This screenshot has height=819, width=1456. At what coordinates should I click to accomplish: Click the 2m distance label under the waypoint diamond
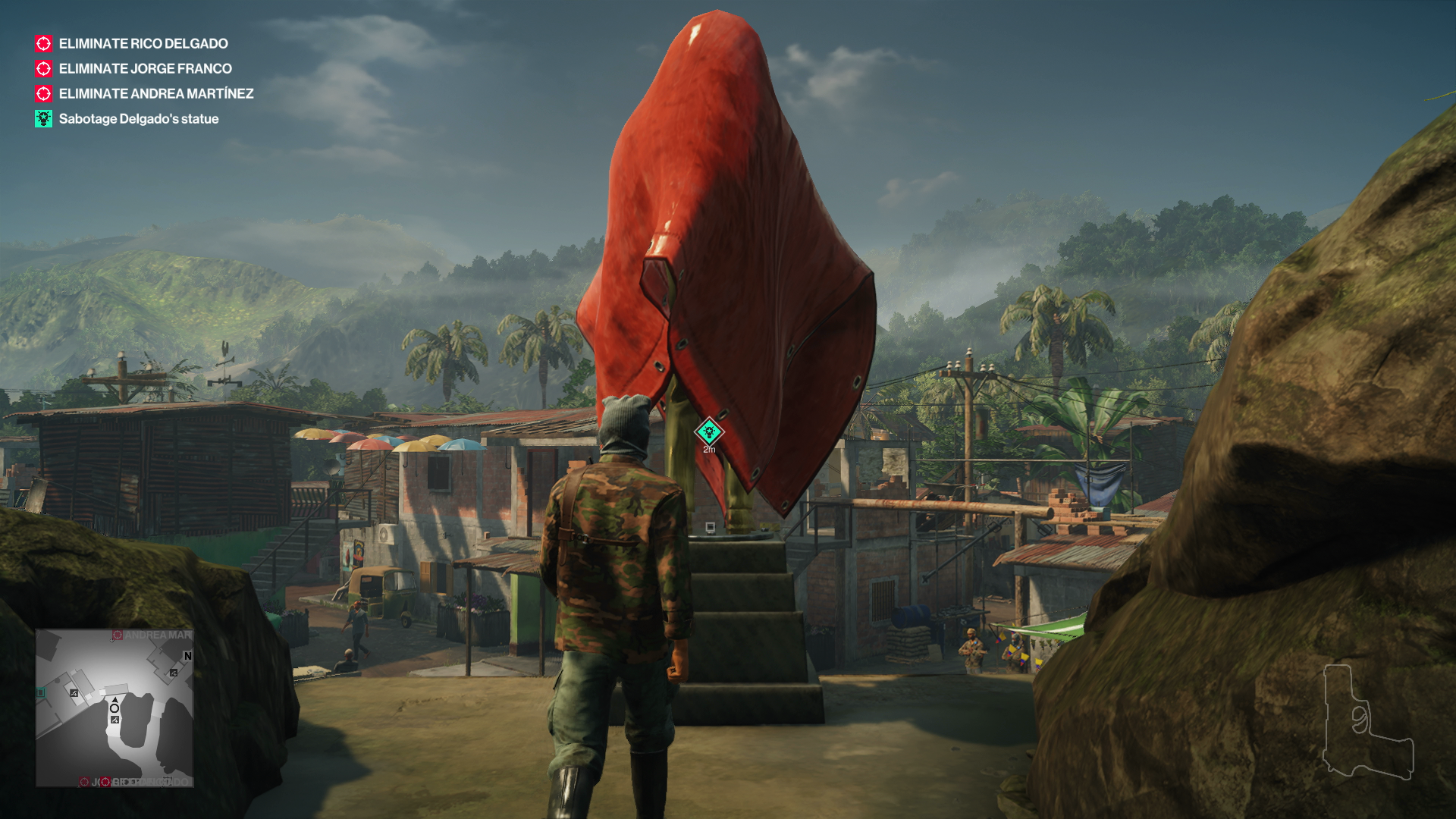(708, 449)
